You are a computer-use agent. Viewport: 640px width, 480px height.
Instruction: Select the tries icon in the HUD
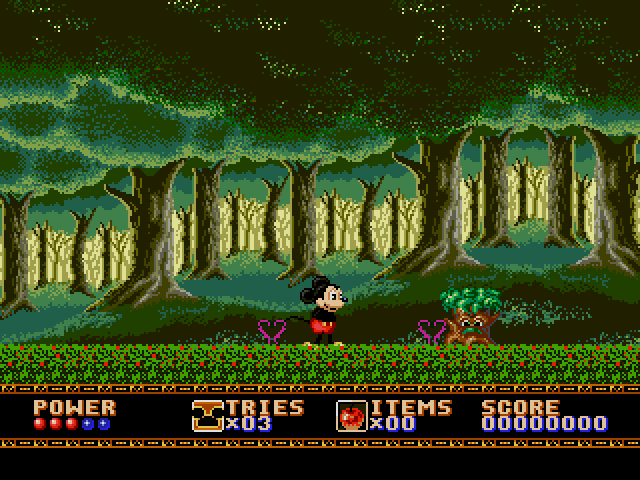208,415
